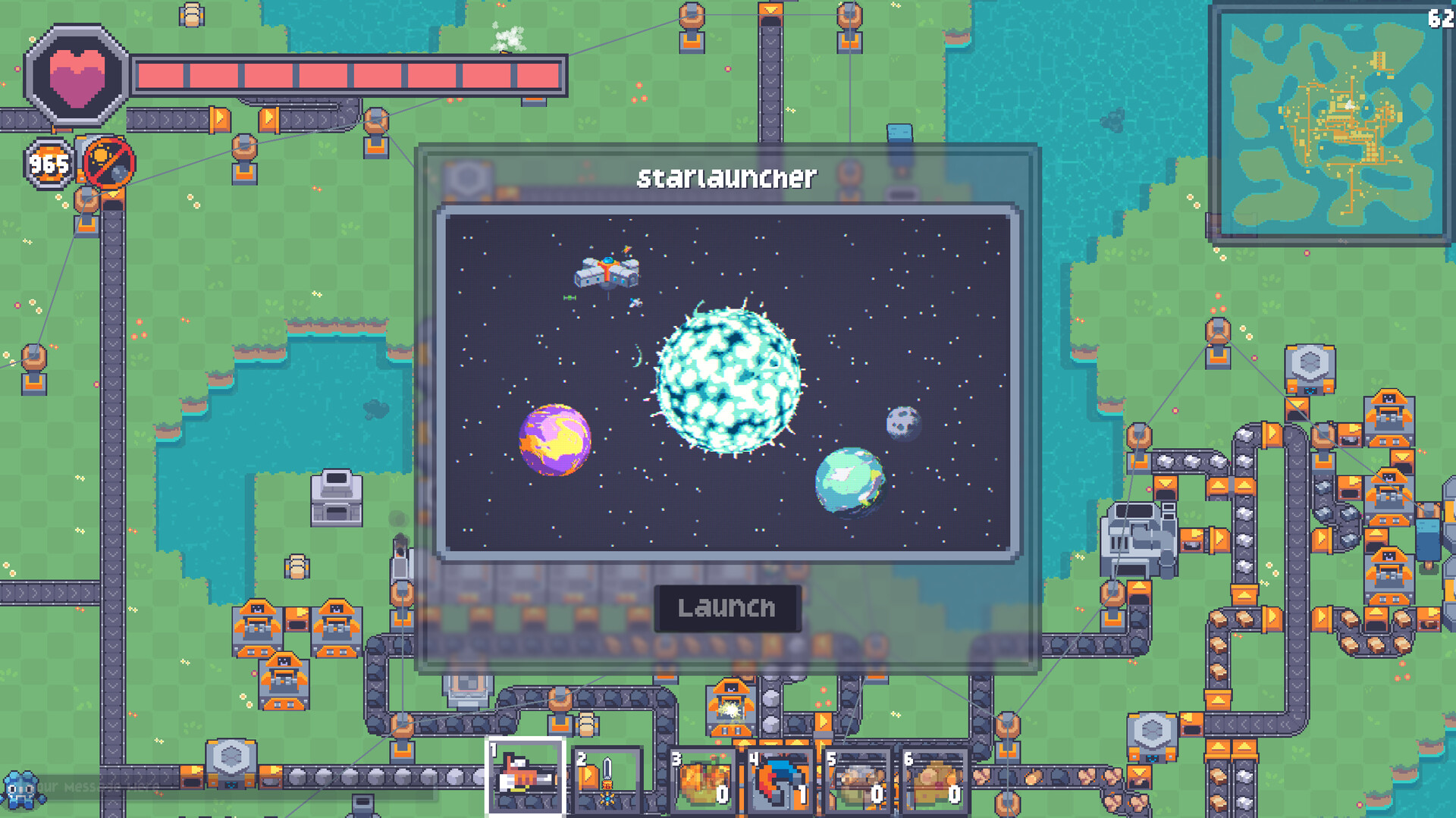The height and width of the screenshot is (818, 1456).
Task: Select hotbar slot 1 chainsaw tool
Action: coord(525,776)
